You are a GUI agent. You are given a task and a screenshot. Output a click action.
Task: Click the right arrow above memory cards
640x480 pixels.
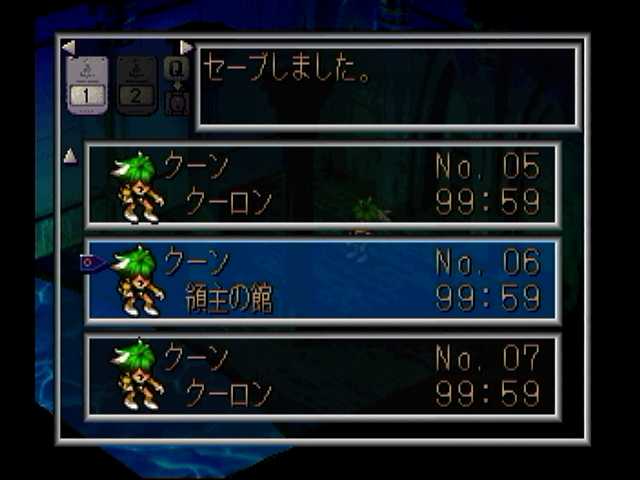[x=186, y=47]
